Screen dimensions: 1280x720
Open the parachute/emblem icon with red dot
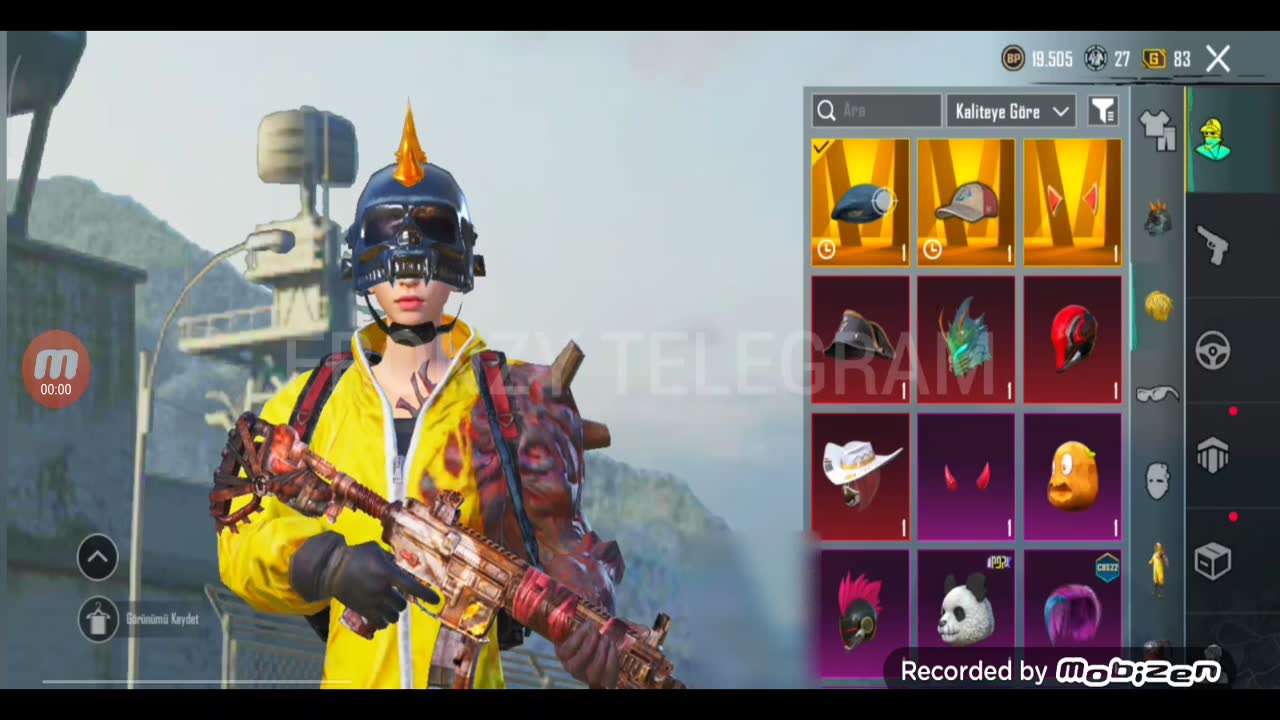click(x=1213, y=456)
